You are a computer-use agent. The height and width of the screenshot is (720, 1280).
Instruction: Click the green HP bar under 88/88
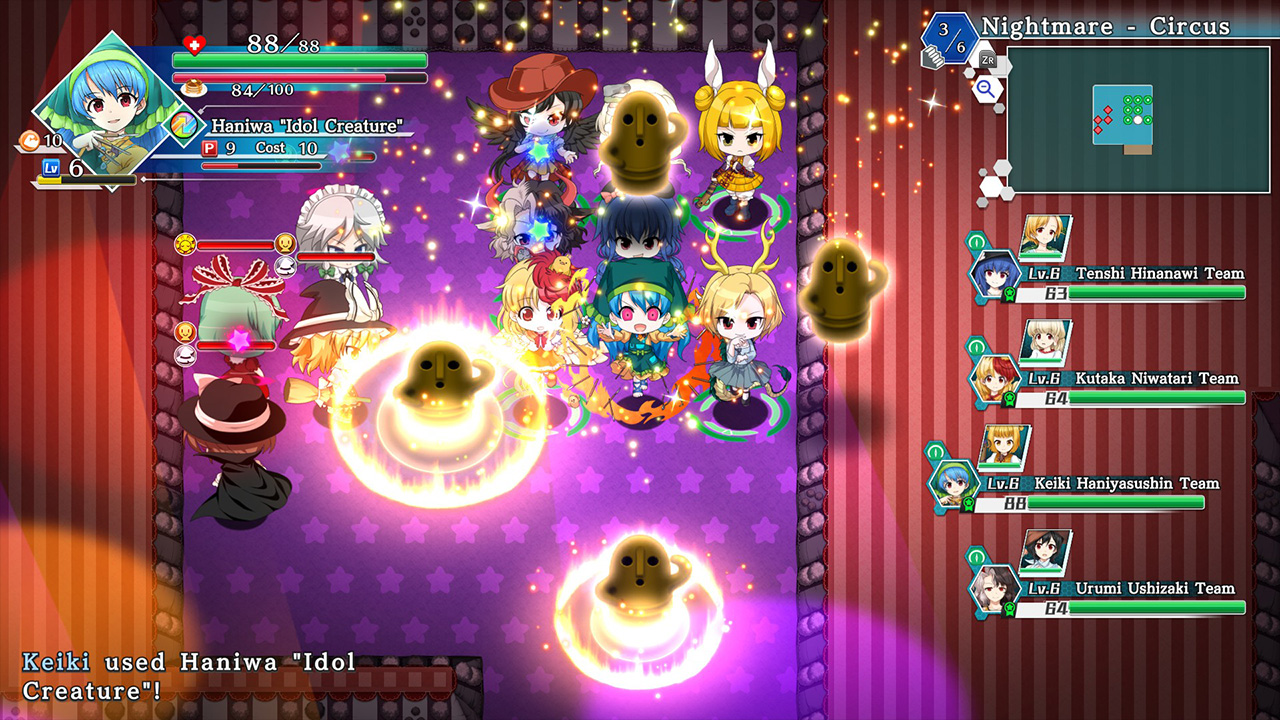pos(300,60)
